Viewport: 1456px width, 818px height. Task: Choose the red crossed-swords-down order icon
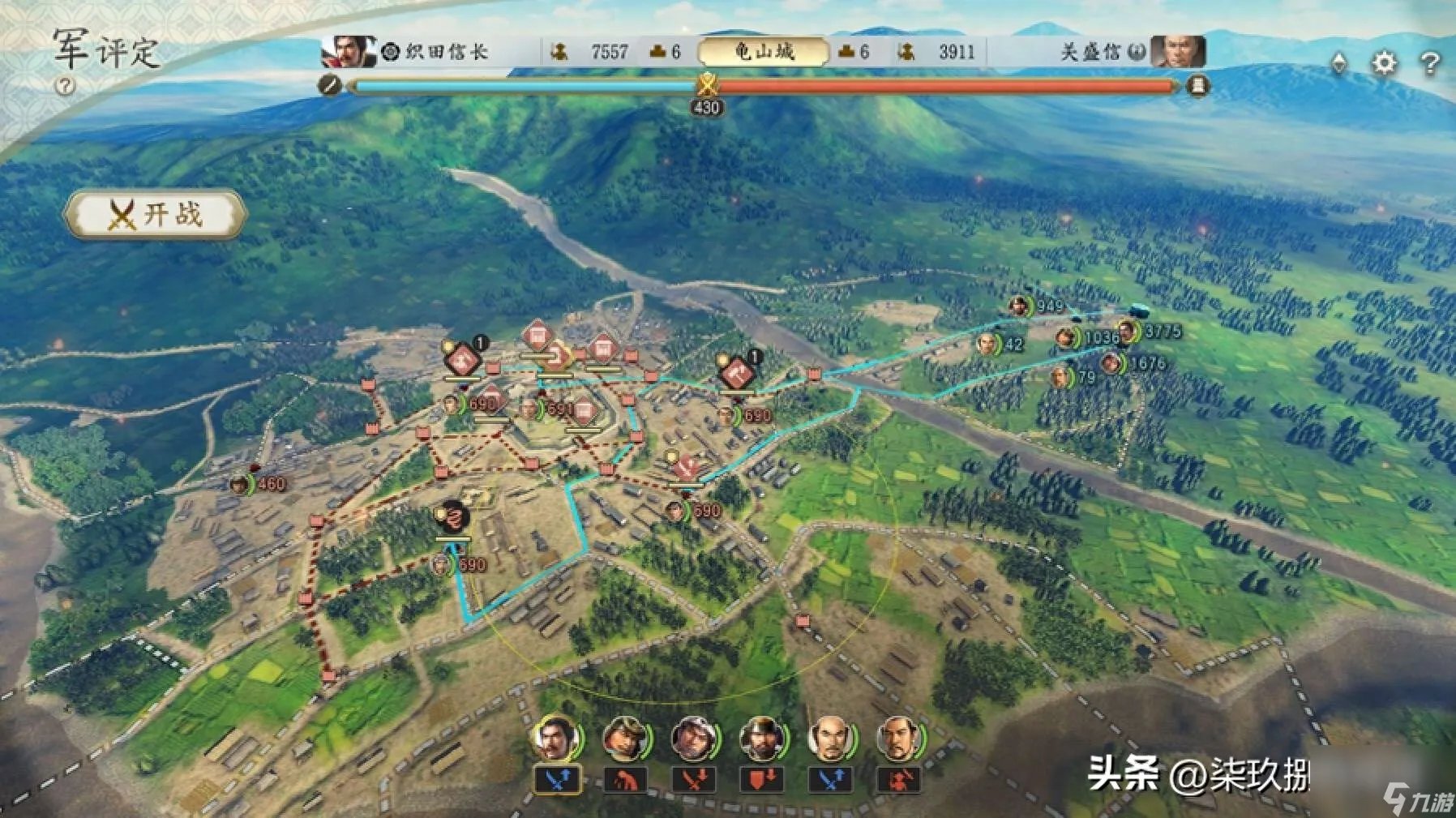tap(693, 781)
